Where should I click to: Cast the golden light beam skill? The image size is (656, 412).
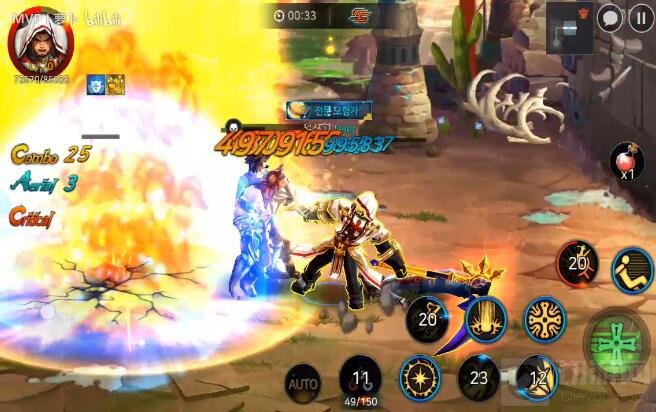click(x=487, y=319)
